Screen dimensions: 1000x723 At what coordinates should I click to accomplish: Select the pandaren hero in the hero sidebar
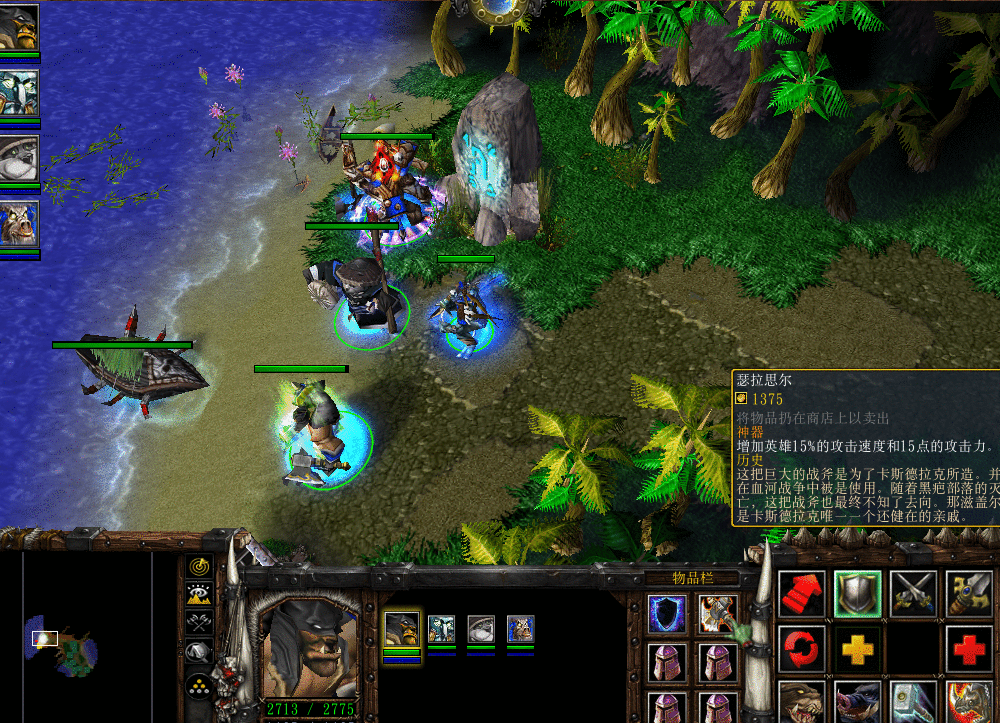coord(19,158)
